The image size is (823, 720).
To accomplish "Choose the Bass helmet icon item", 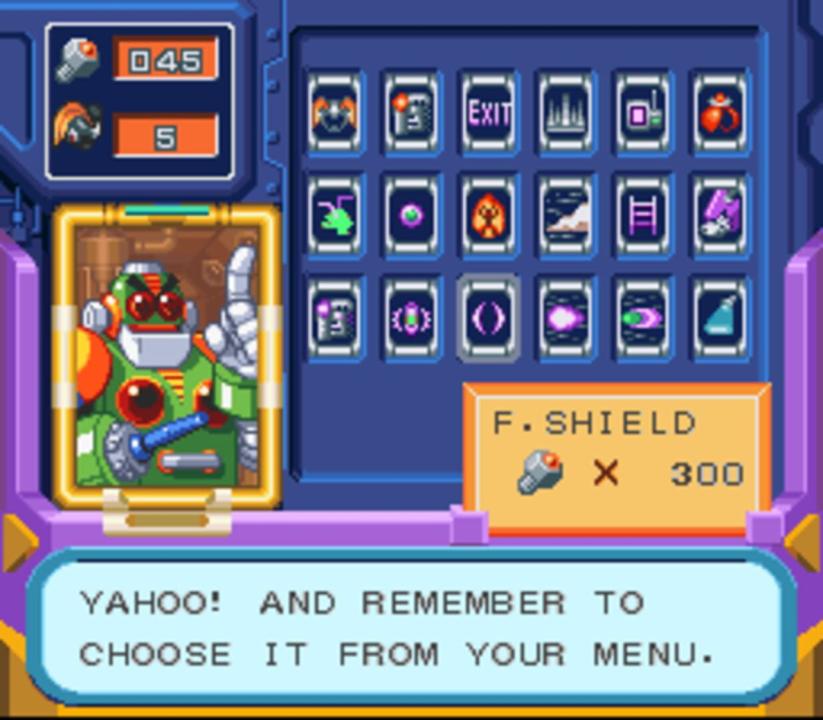I will tap(335, 113).
